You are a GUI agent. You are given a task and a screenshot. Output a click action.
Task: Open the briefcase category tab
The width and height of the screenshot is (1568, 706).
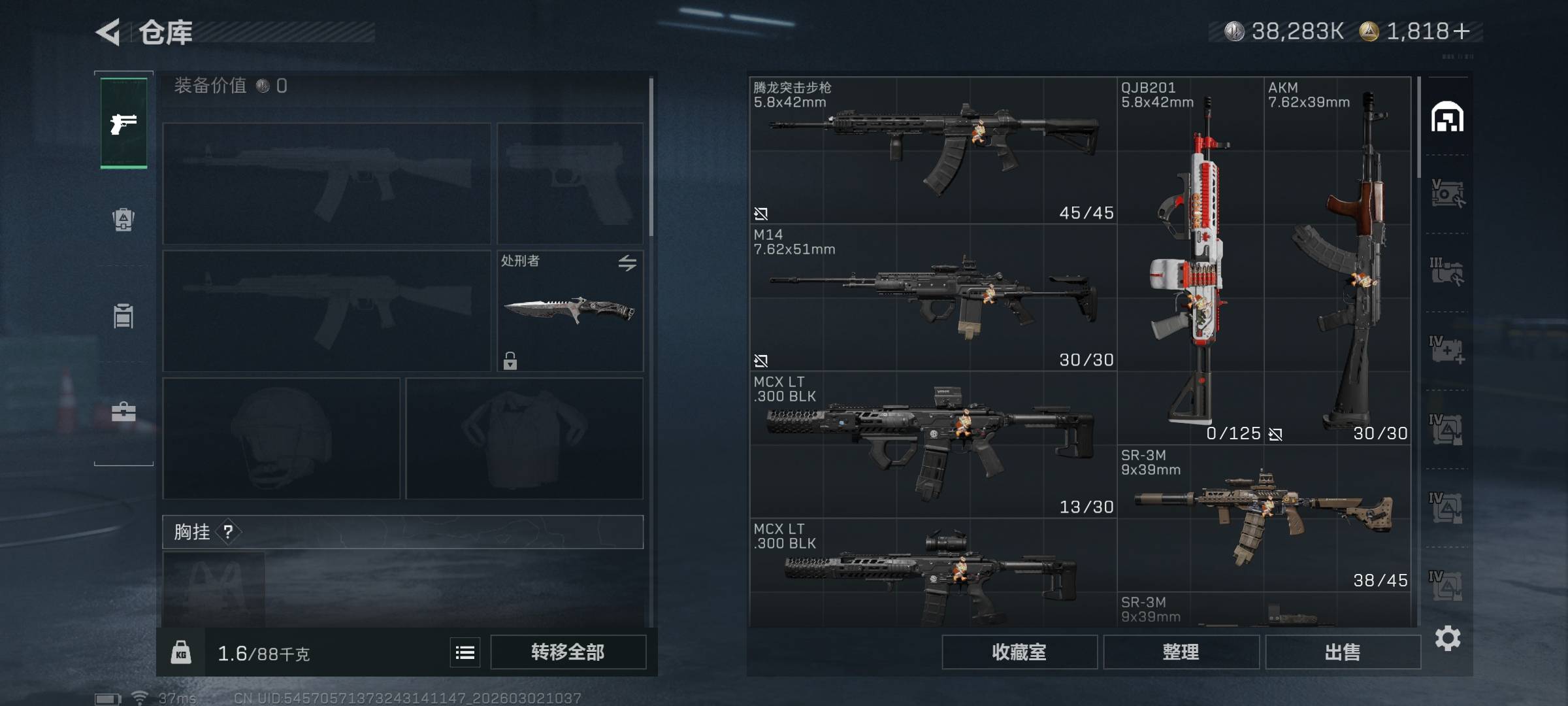tap(123, 411)
